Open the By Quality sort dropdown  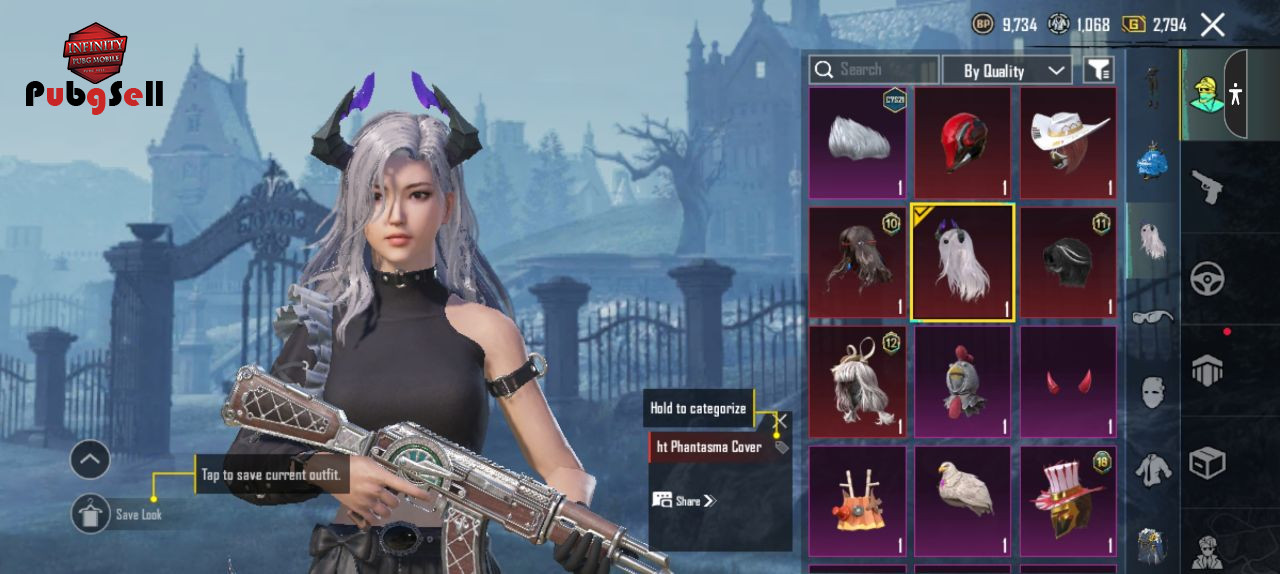point(1007,70)
